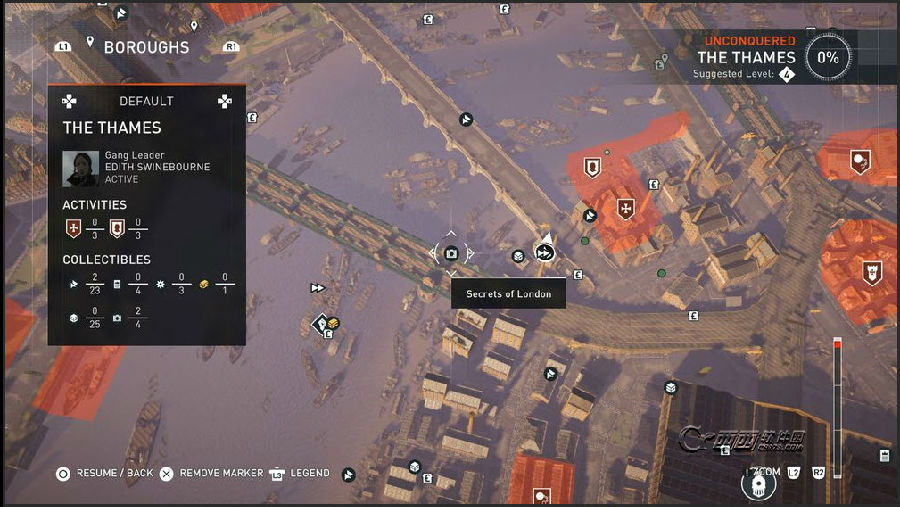The height and width of the screenshot is (507, 900).
Task: Select the double-arrow fast travel marker among the river boats
Action: [x=318, y=288]
